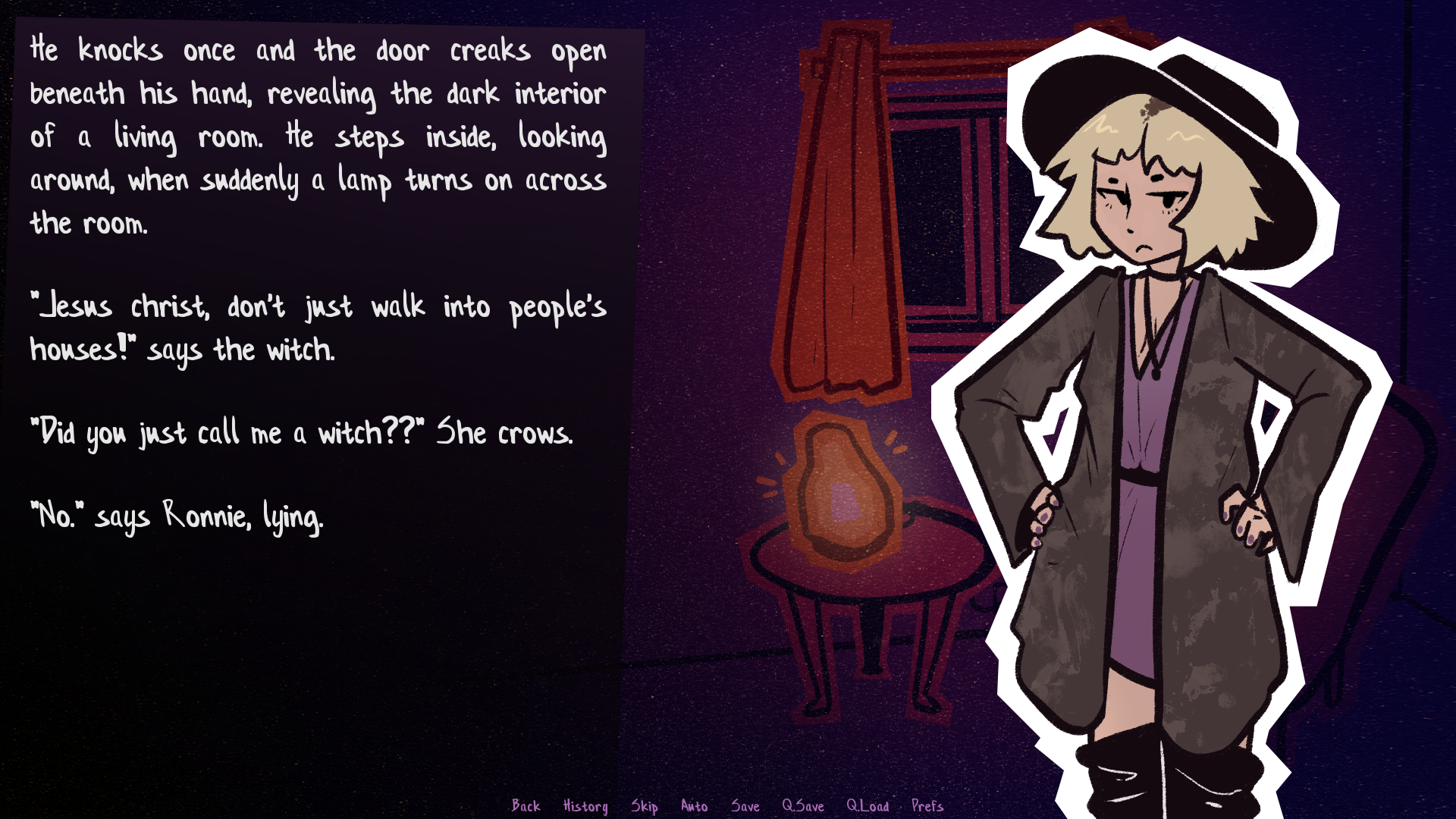Open the "History" dialogue log

585,806
